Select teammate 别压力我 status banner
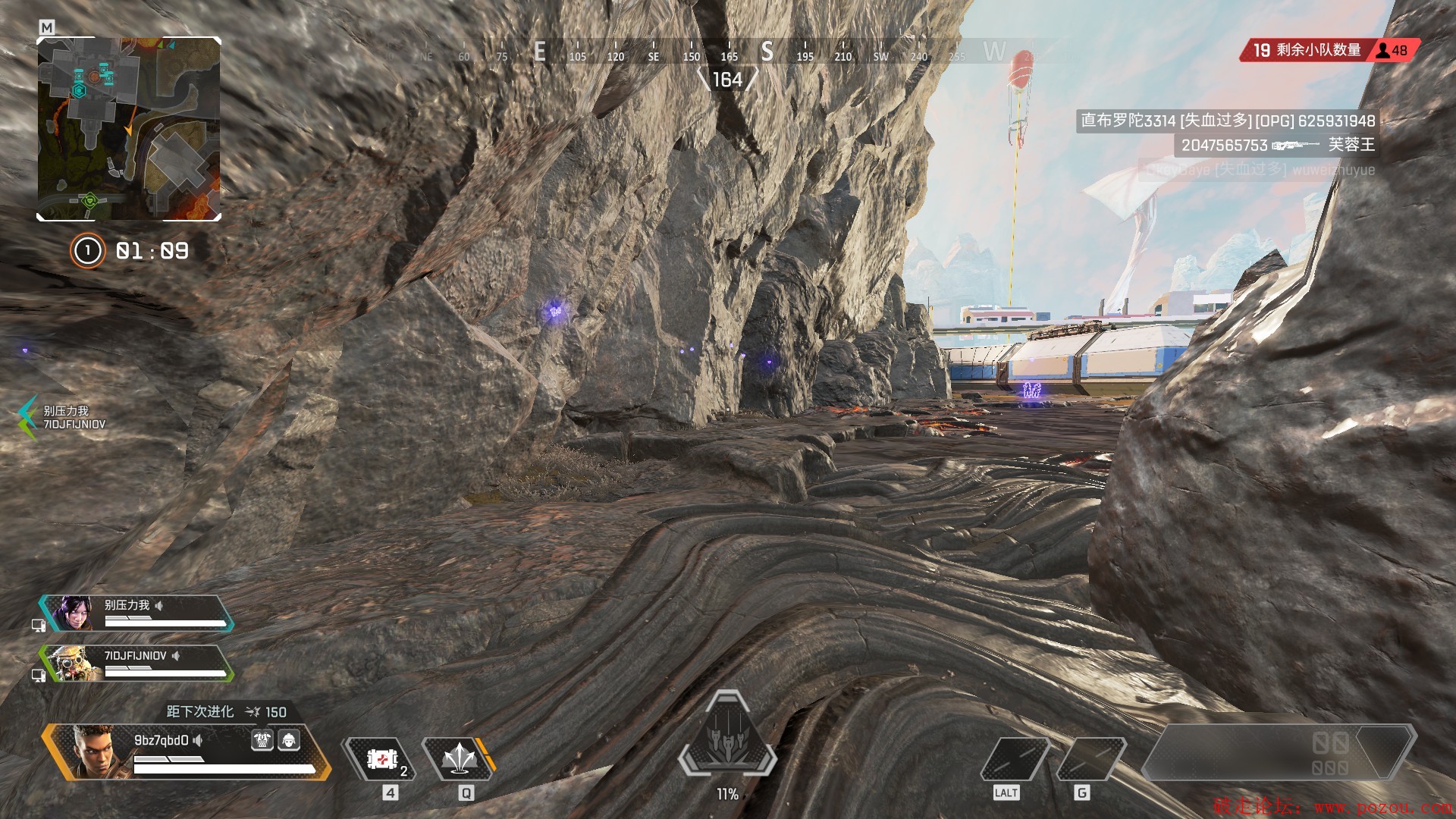1456x819 pixels. pyautogui.click(x=136, y=613)
